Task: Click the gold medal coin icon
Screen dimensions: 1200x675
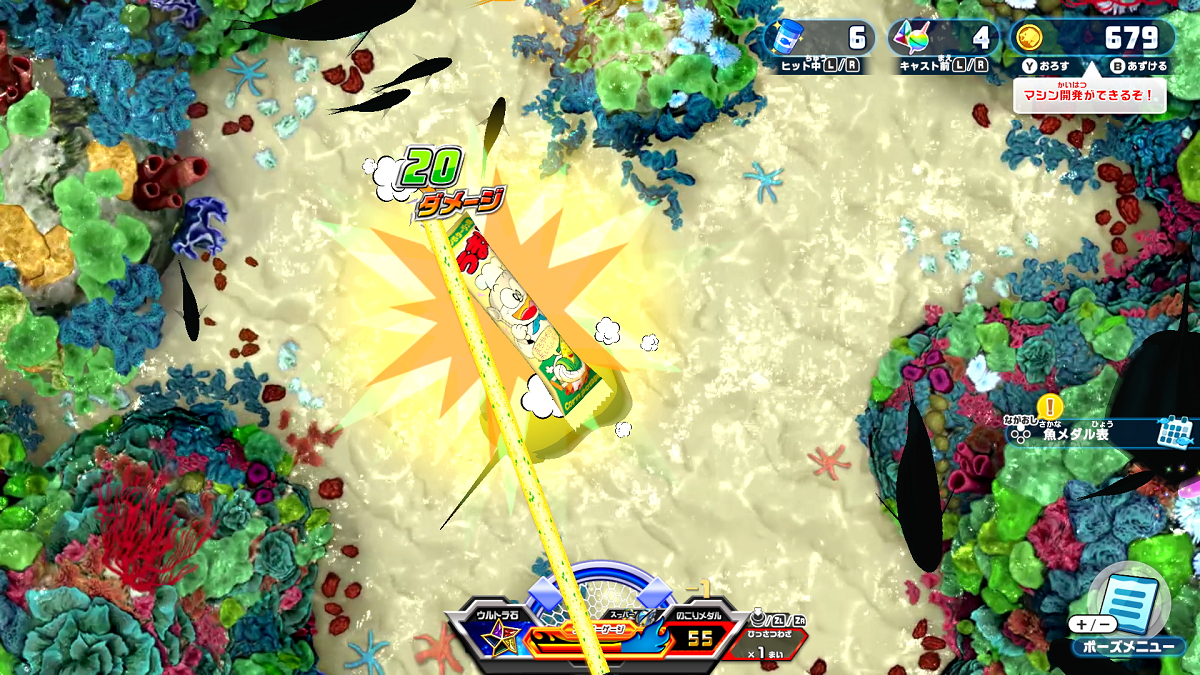Action: tap(1028, 39)
